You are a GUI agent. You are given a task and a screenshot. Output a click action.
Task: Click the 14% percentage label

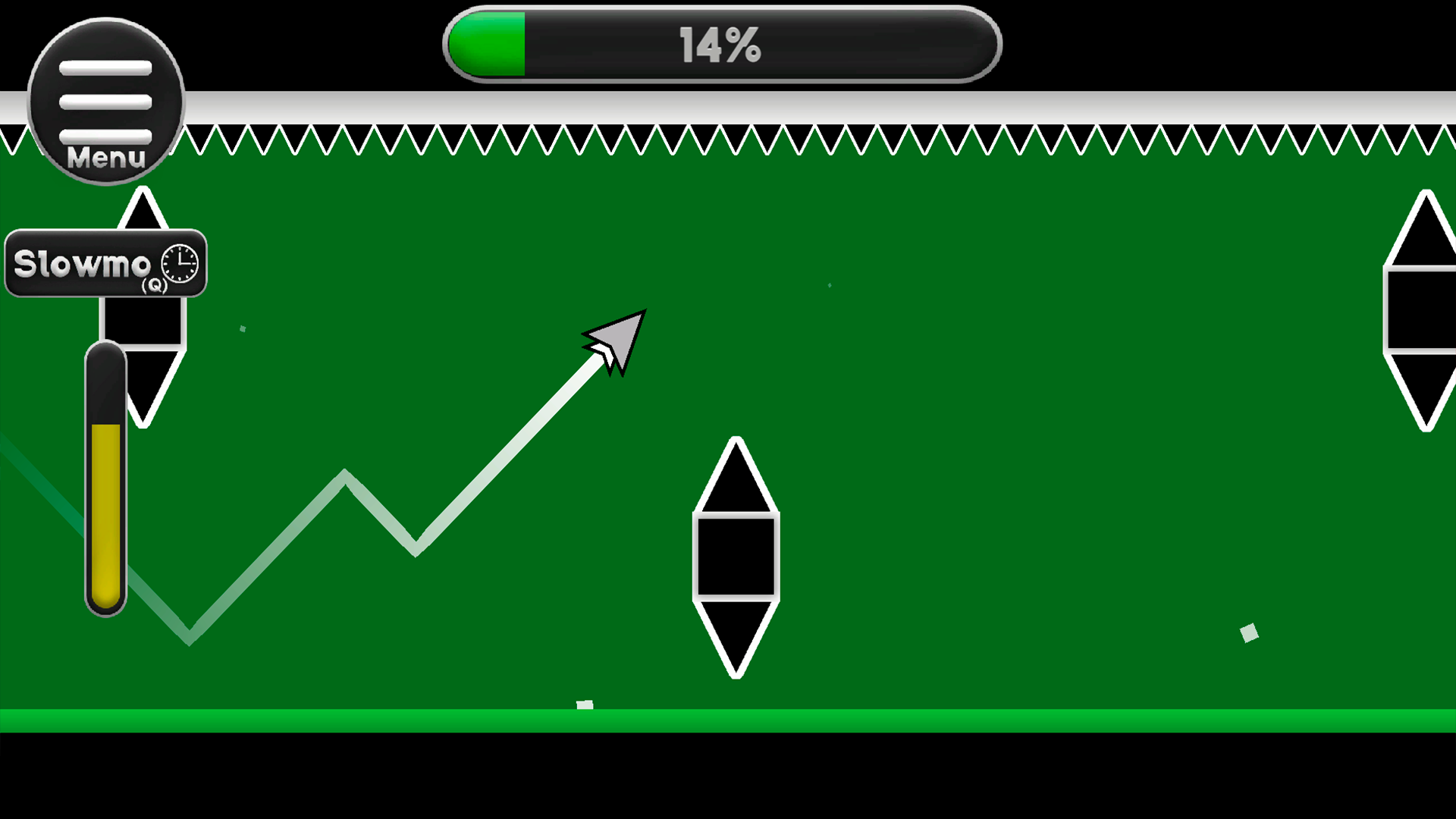tap(719, 44)
